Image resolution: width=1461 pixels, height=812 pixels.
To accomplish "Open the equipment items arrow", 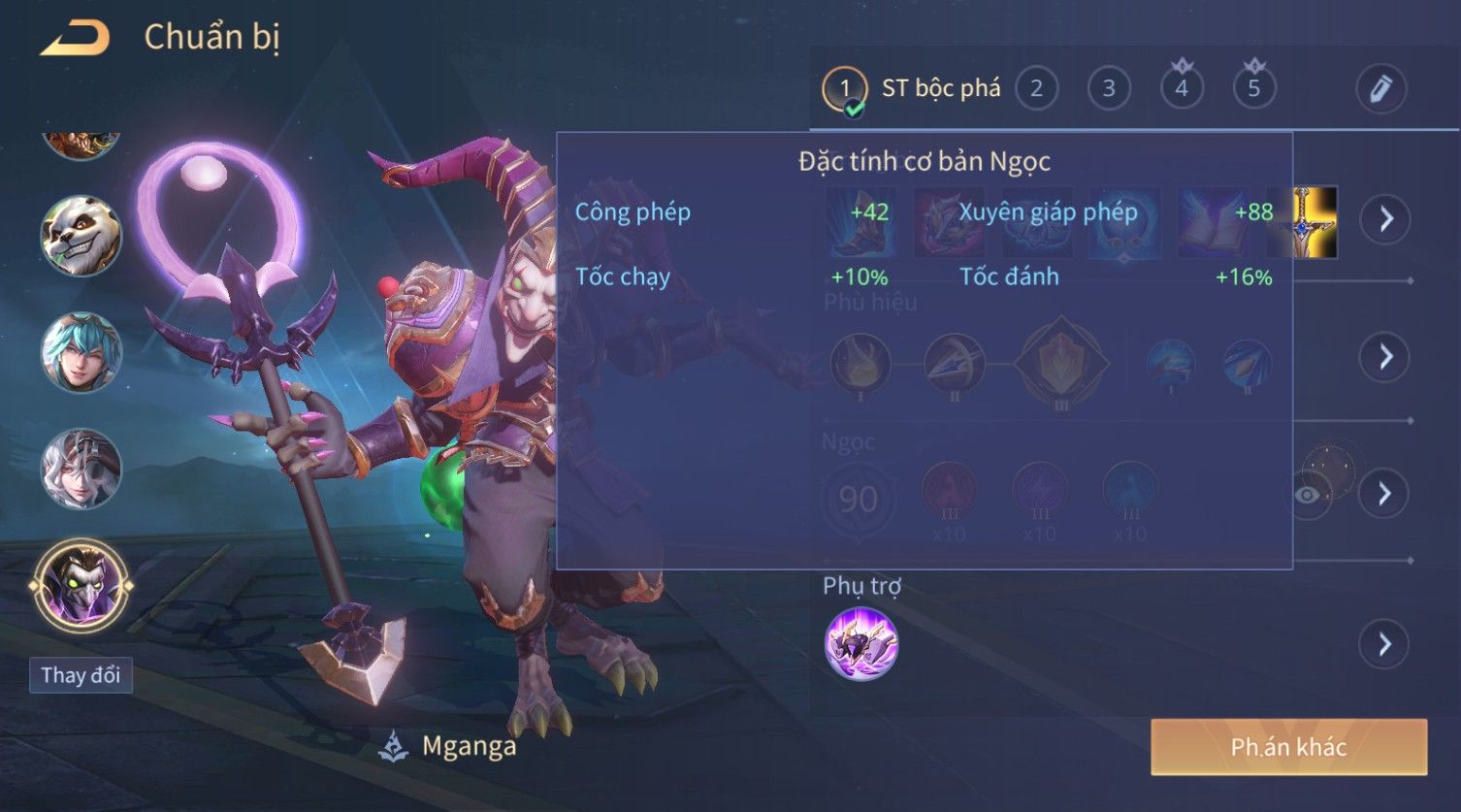I will tap(1384, 220).
